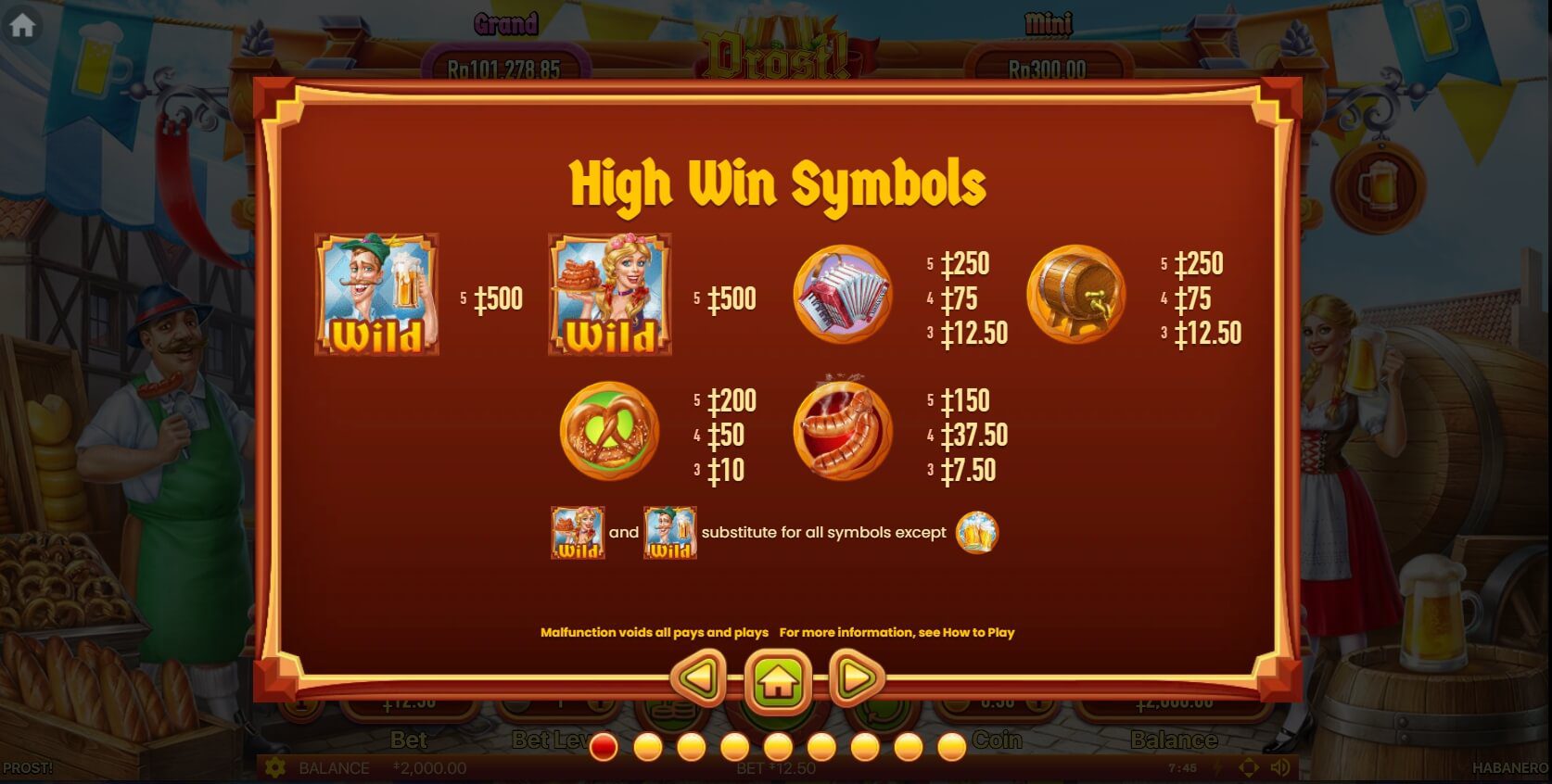
Task: Enable fullscreen using the expand icon
Action: point(1250,767)
